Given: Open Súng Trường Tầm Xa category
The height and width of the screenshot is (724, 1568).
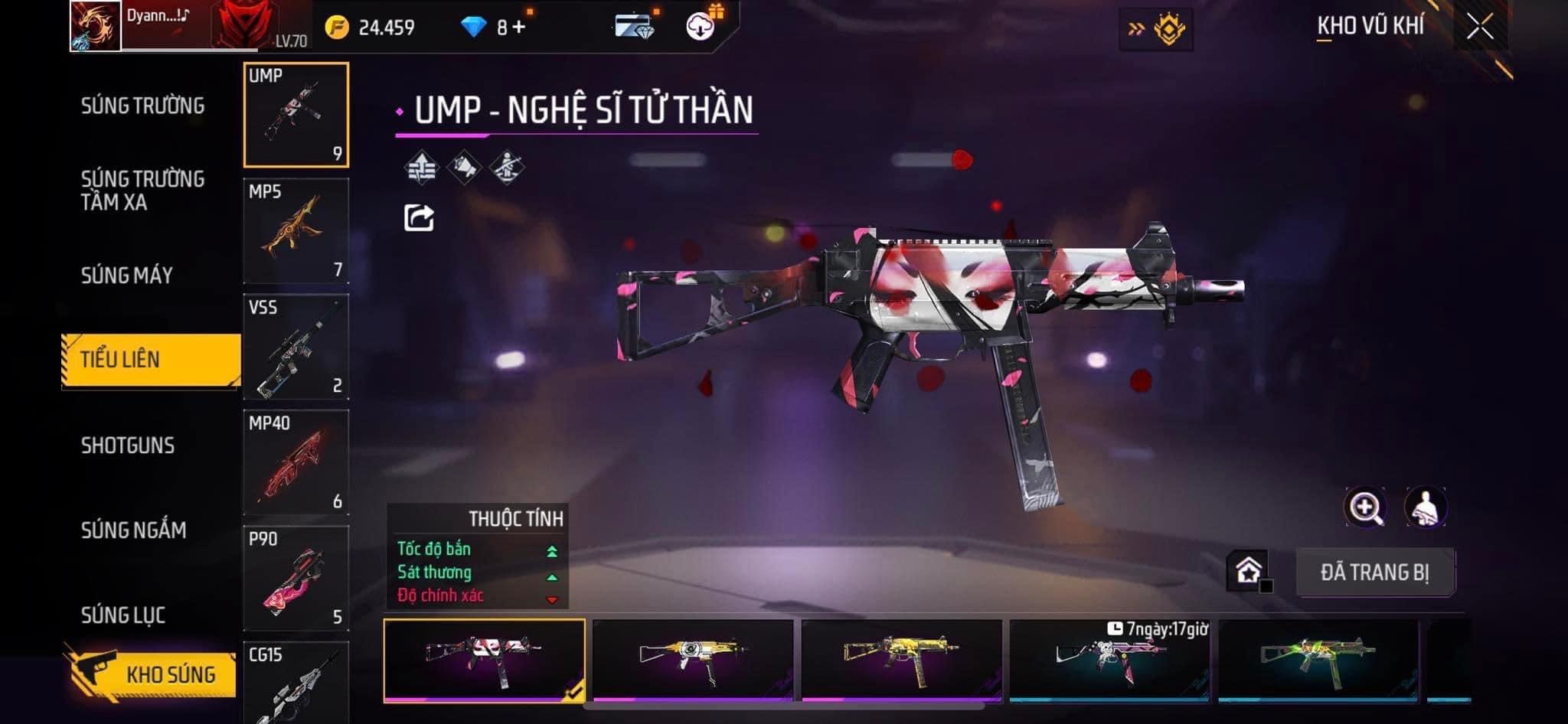Looking at the screenshot, I should click(x=142, y=191).
